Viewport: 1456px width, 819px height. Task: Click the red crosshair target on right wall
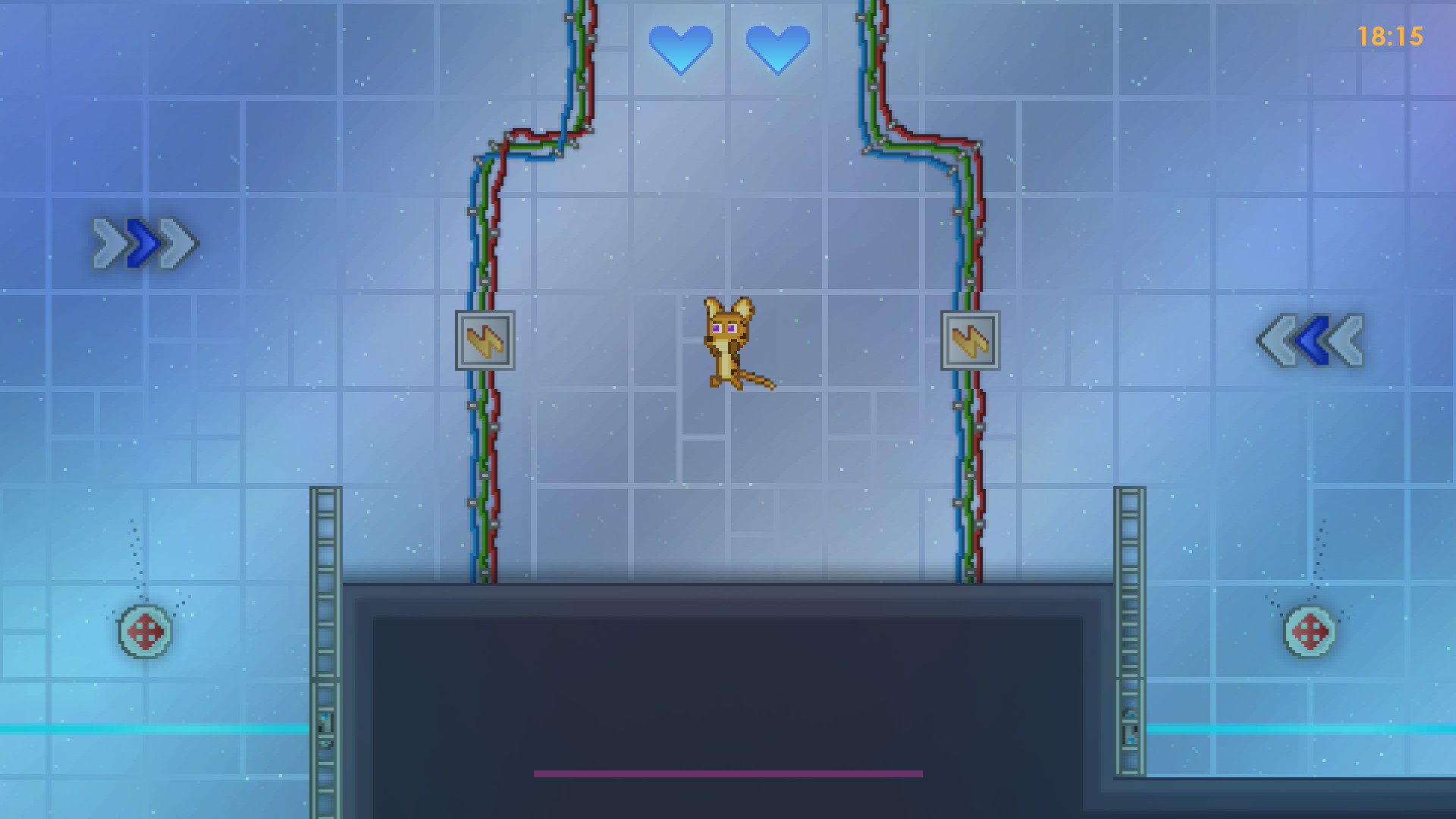[1310, 630]
